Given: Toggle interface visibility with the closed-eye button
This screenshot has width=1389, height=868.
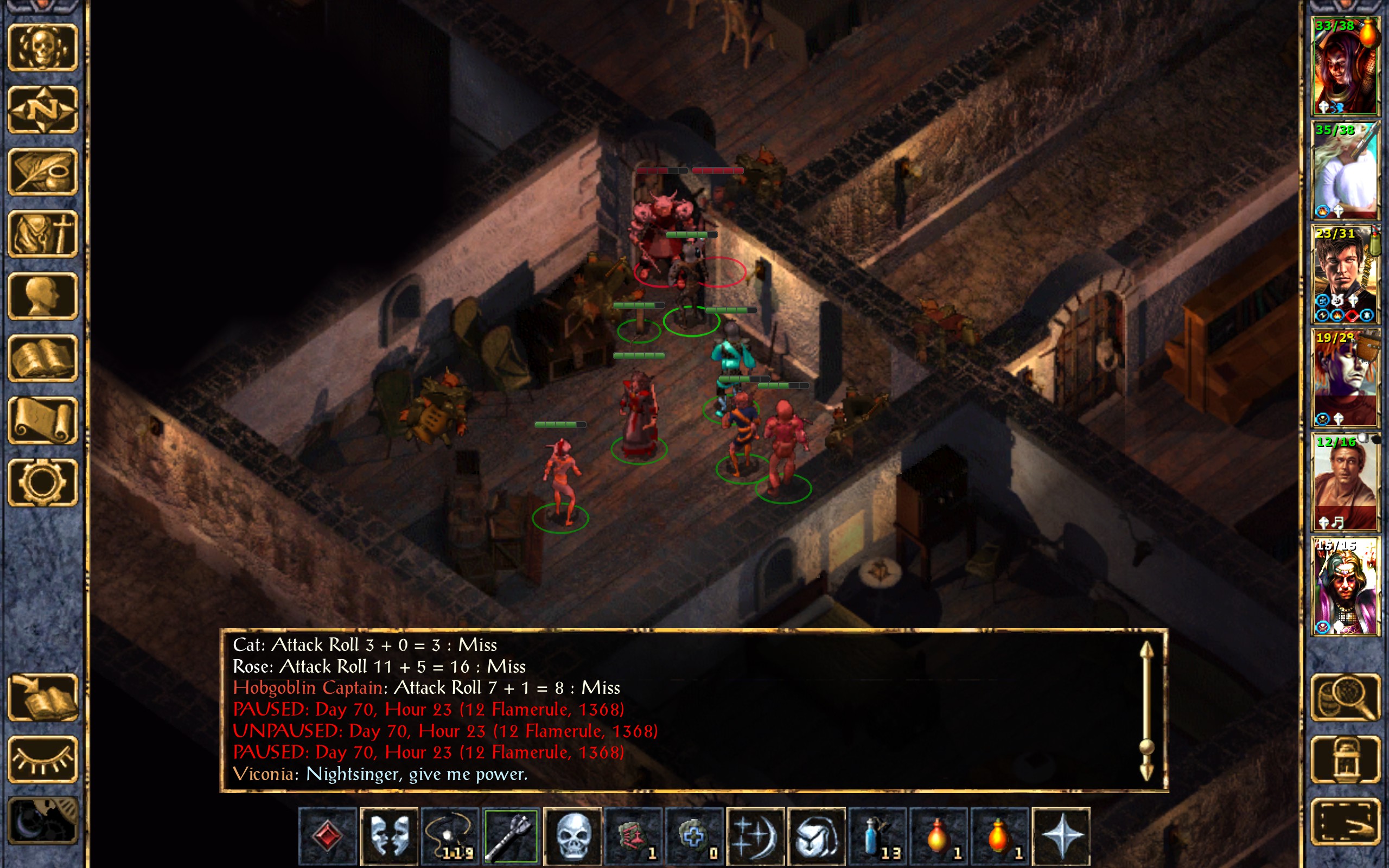Looking at the screenshot, I should coord(43,759).
